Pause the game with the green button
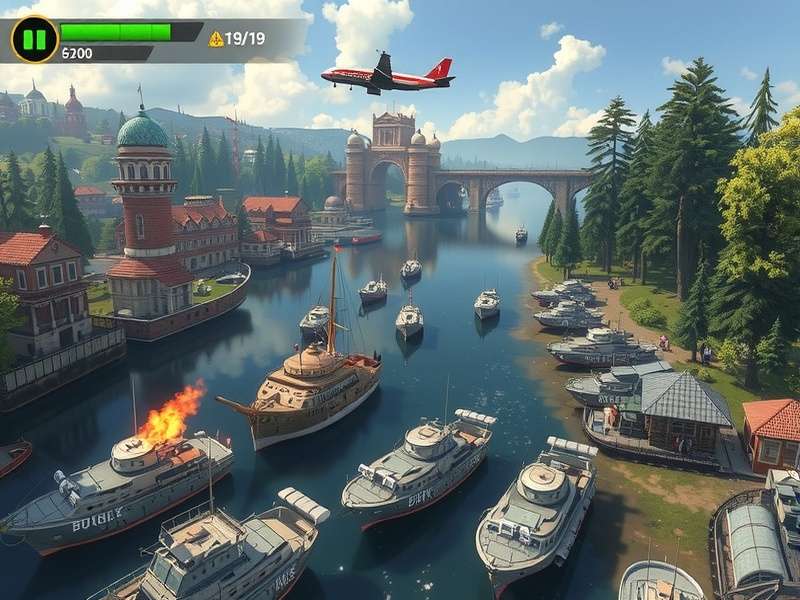Image resolution: width=800 pixels, height=600 pixels. (35, 39)
